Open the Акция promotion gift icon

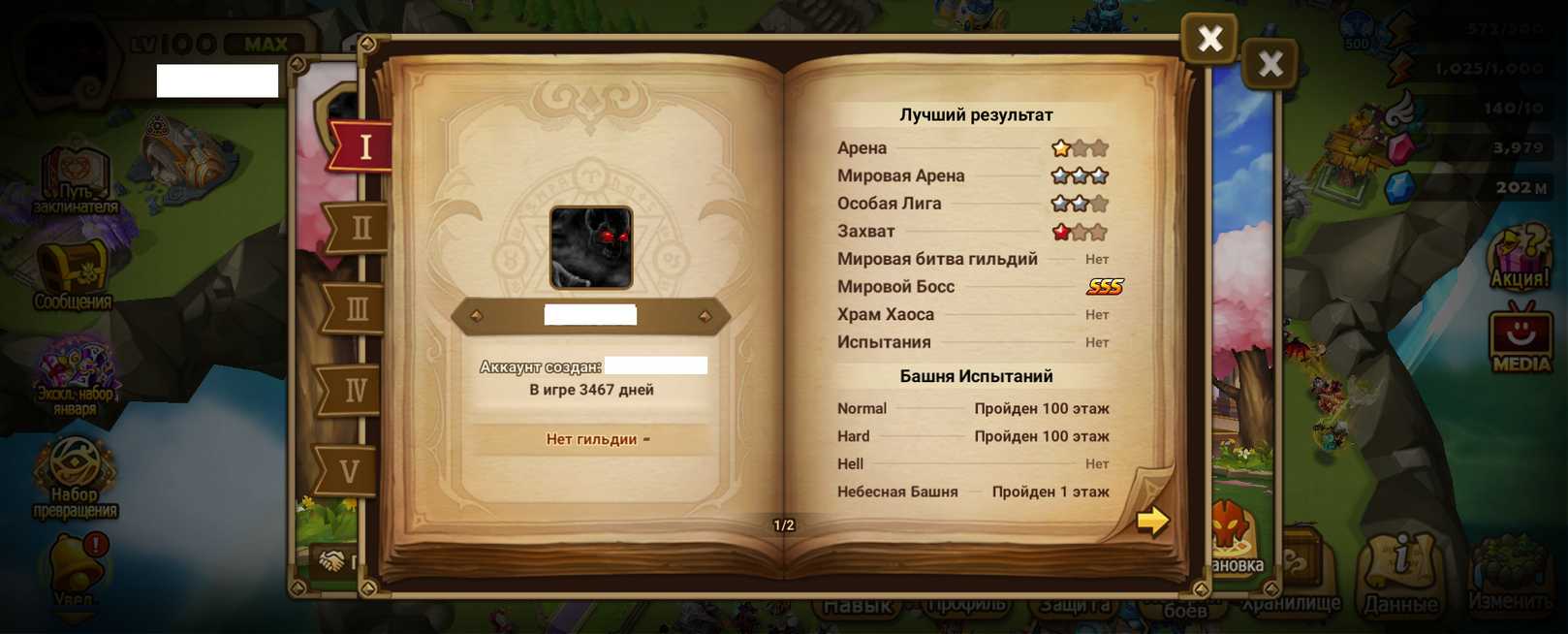pyautogui.click(x=1519, y=258)
